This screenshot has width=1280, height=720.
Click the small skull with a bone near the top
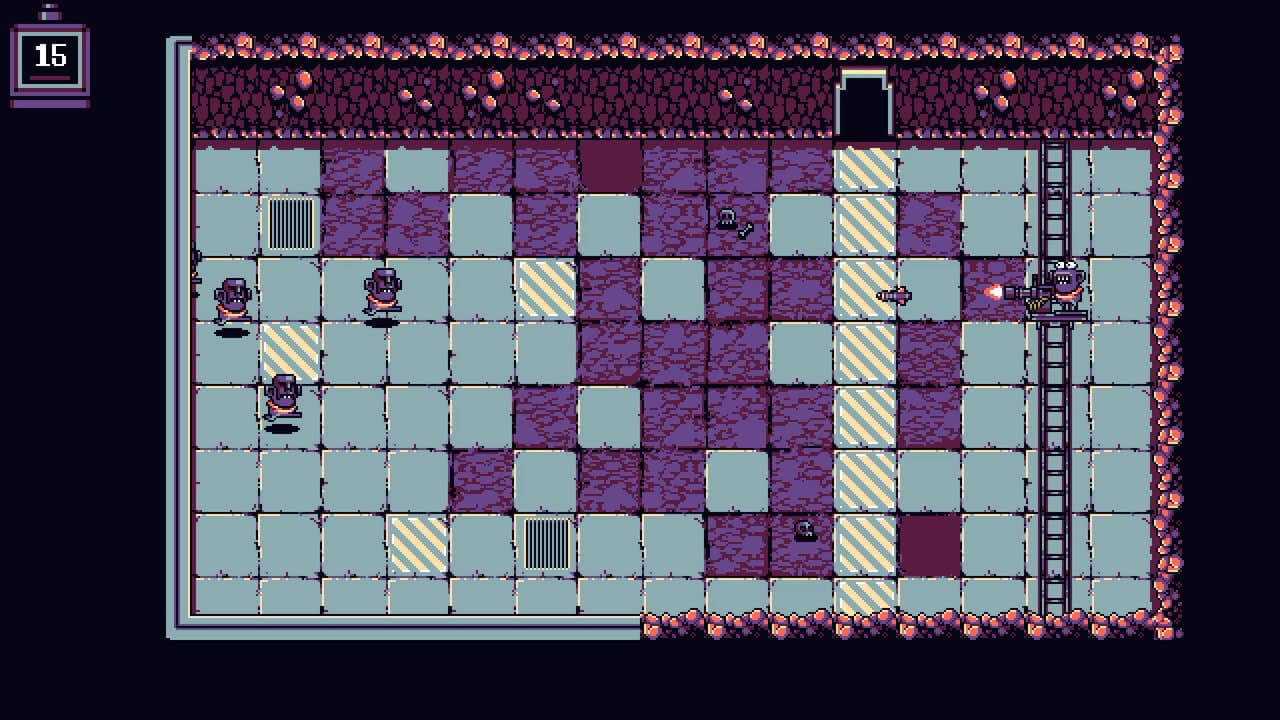727,220
